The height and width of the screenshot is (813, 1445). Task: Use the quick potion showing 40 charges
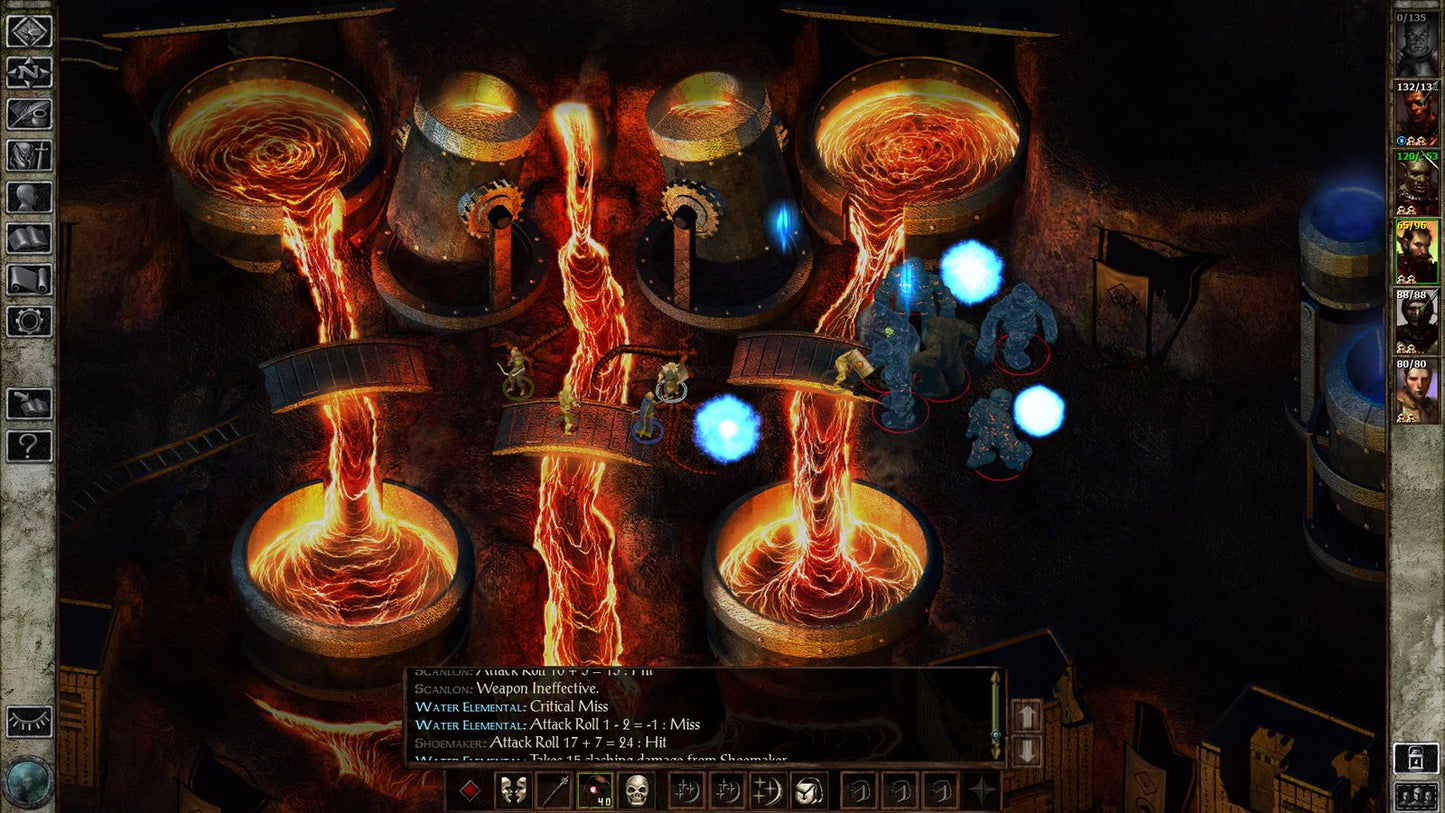(x=596, y=790)
